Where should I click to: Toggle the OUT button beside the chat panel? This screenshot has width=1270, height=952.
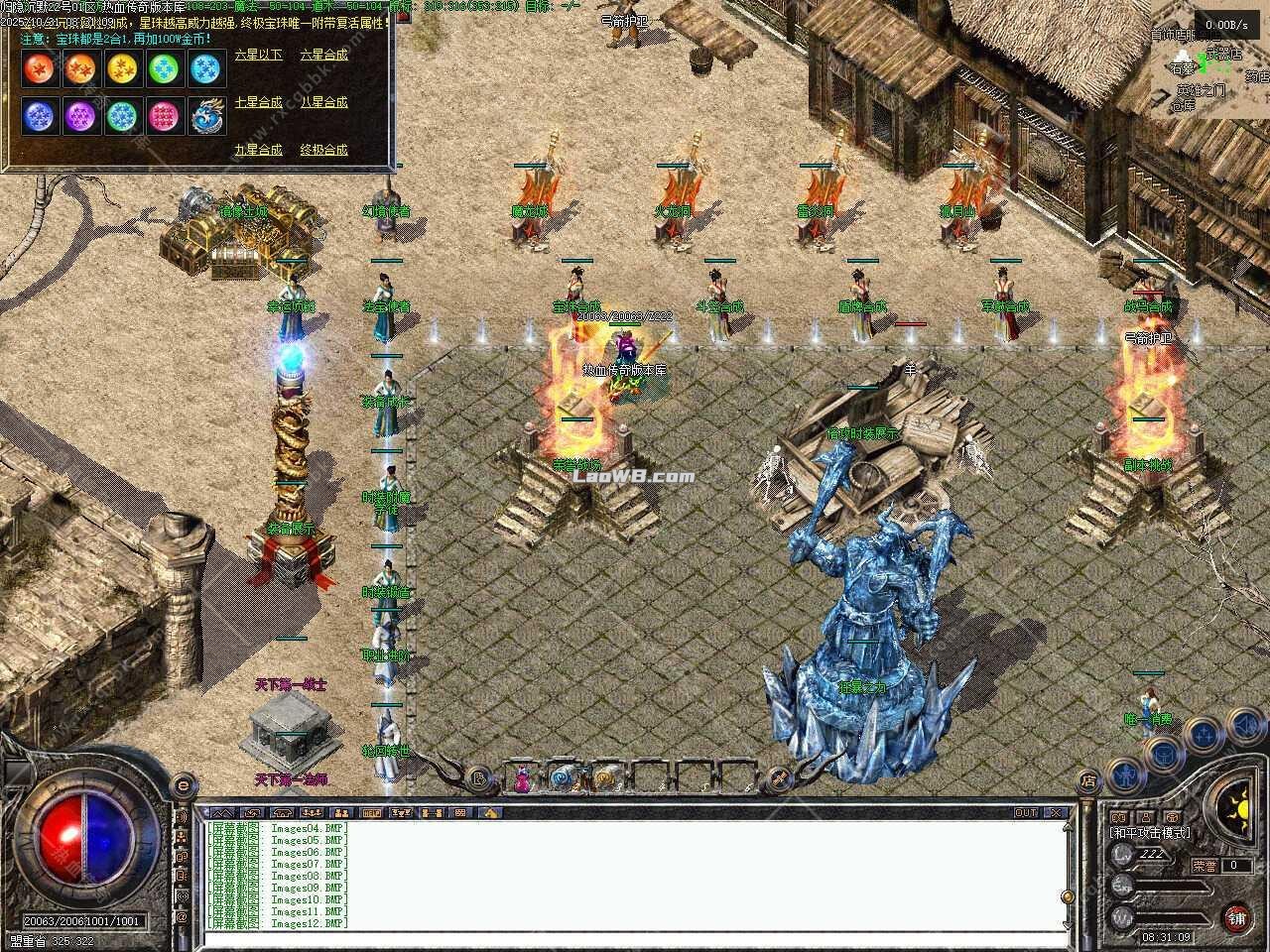[x=1027, y=812]
